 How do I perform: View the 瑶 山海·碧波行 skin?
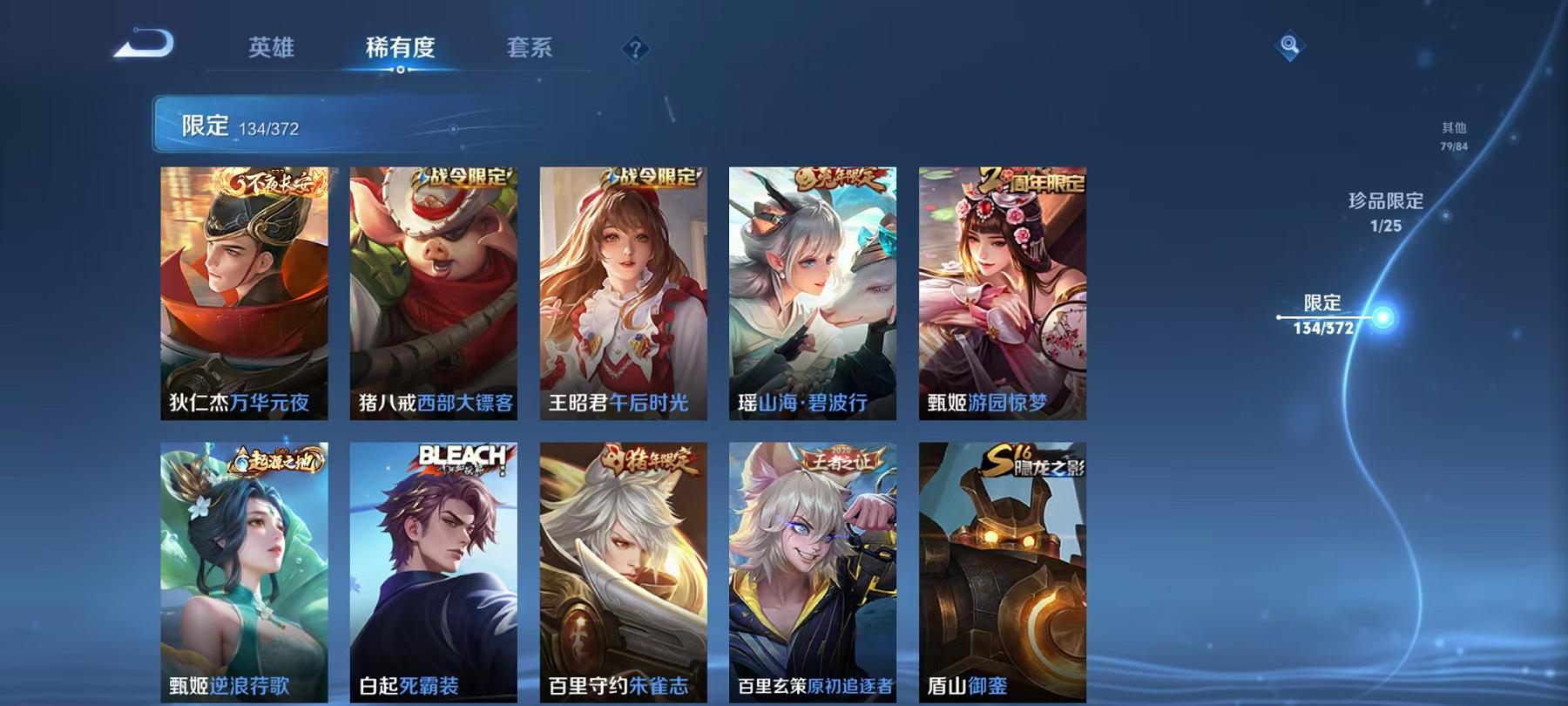(811, 288)
